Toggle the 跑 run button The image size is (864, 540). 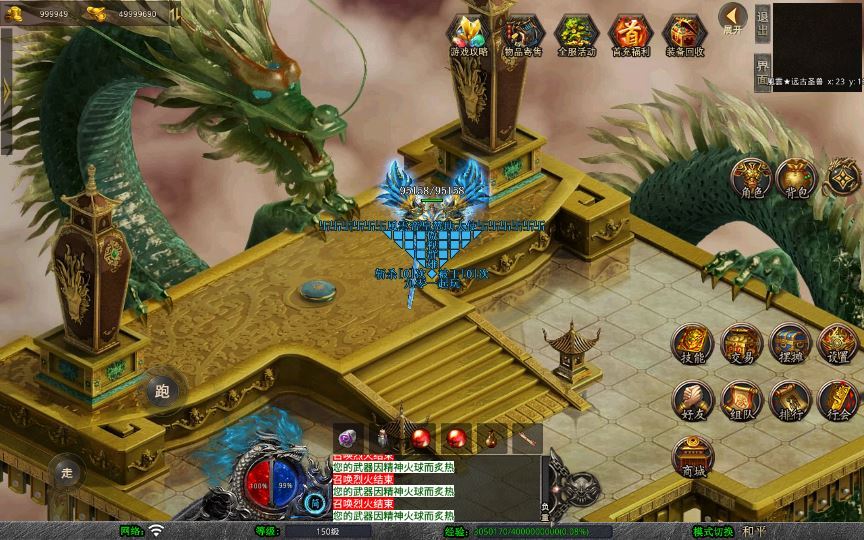(x=163, y=391)
